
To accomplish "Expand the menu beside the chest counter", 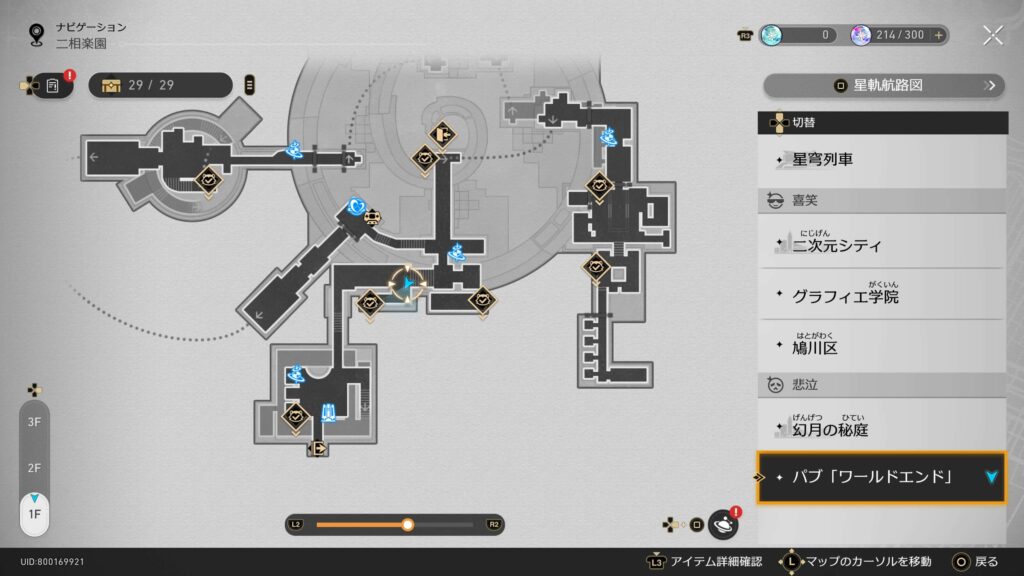I will [249, 85].
